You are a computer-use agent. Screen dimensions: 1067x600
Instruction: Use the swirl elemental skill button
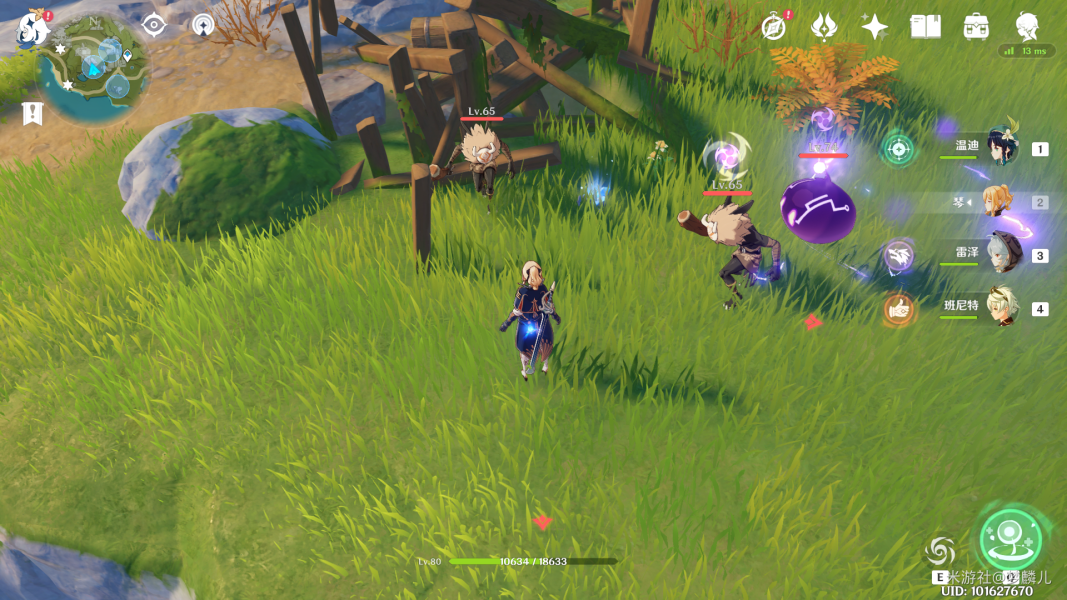(x=940, y=552)
